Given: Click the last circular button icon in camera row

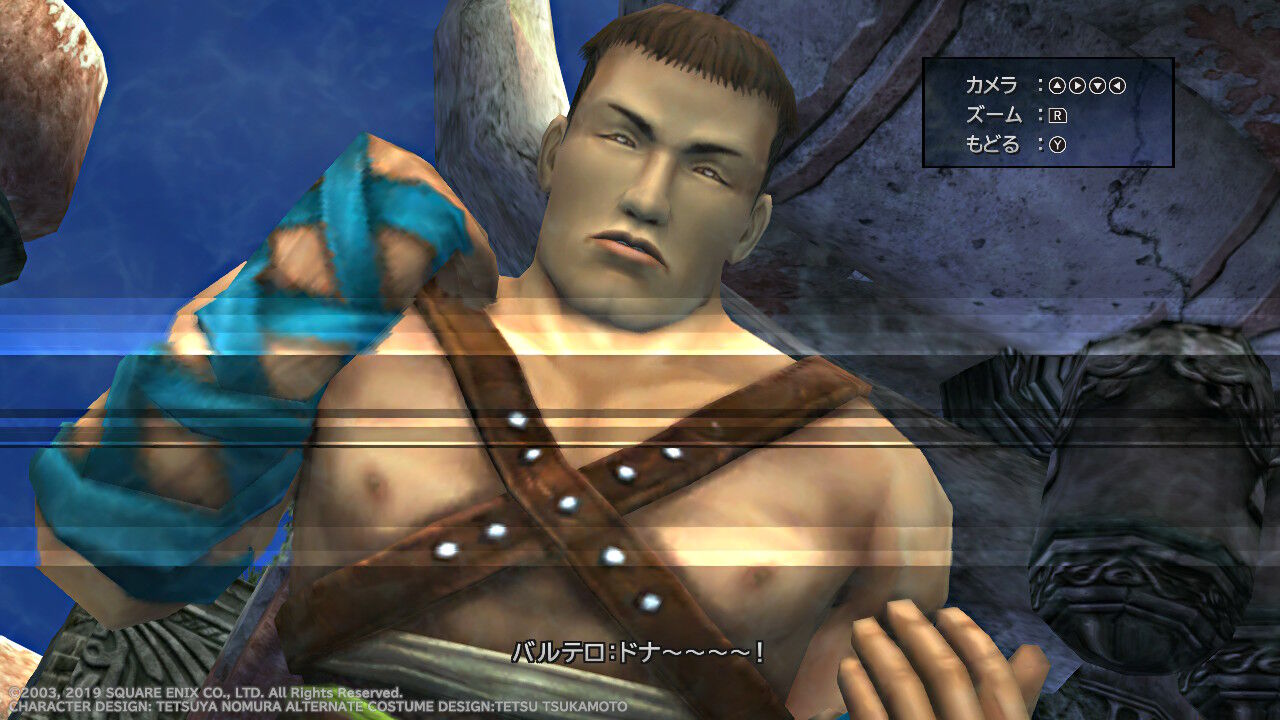Looking at the screenshot, I should 1117,85.
